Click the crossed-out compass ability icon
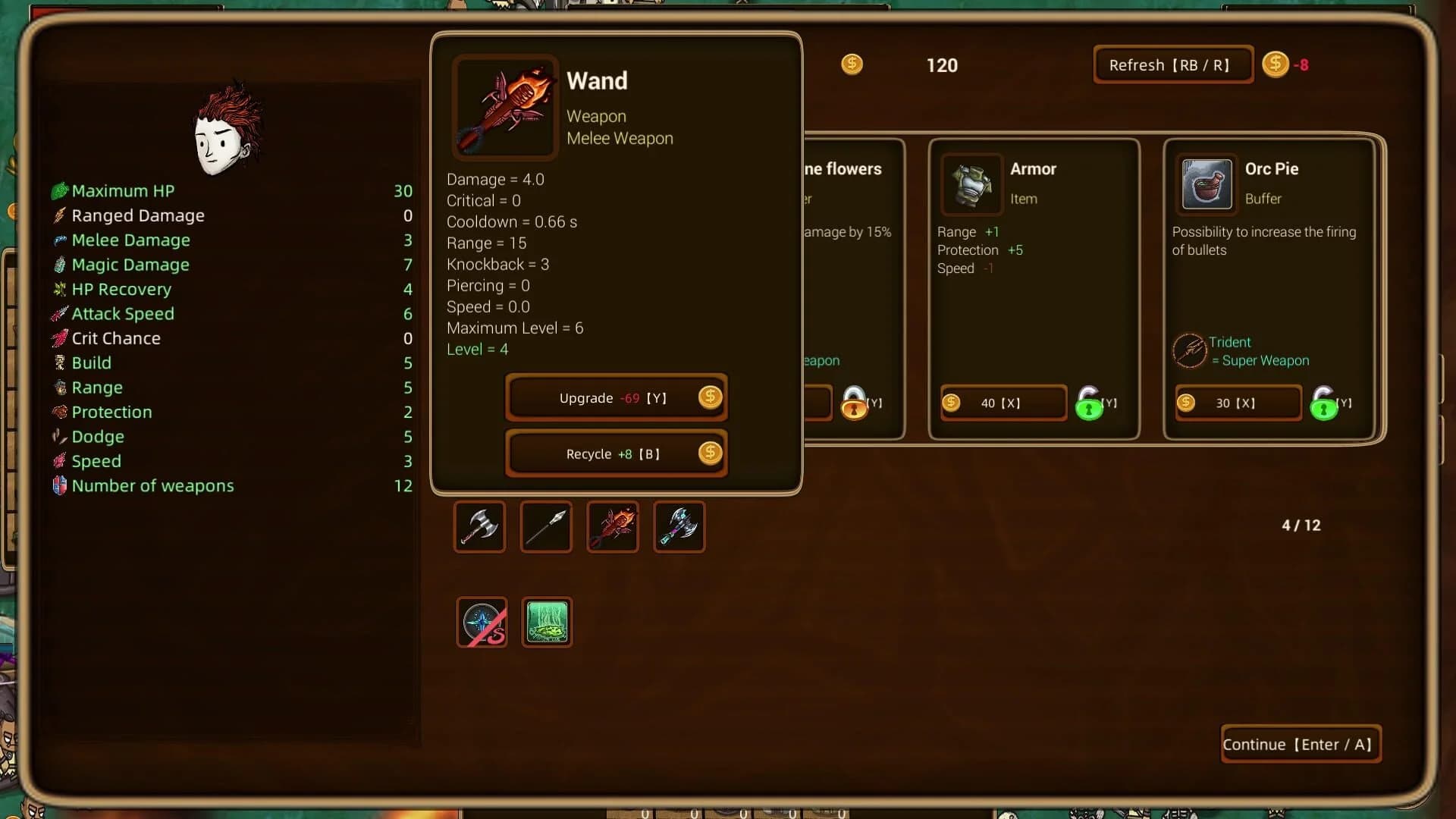This screenshot has height=819, width=1456. tap(481, 623)
